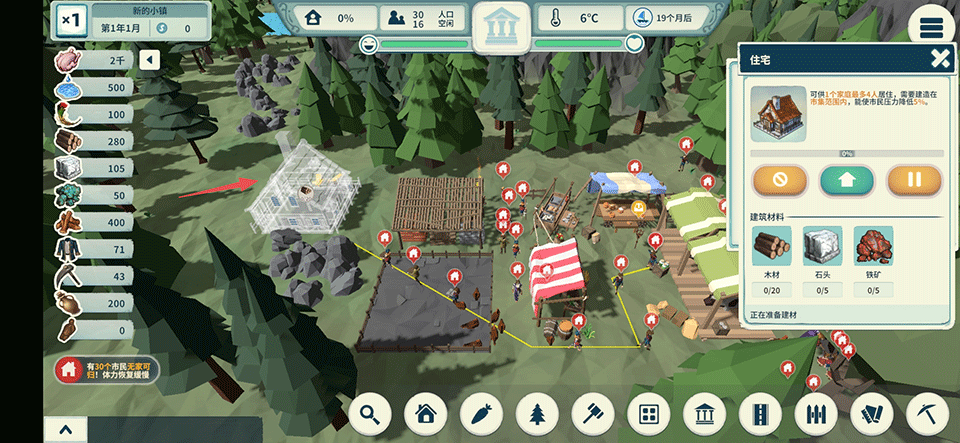The image size is (960, 443).
Task: Collapse the resource list arrow
Action: 150,61
